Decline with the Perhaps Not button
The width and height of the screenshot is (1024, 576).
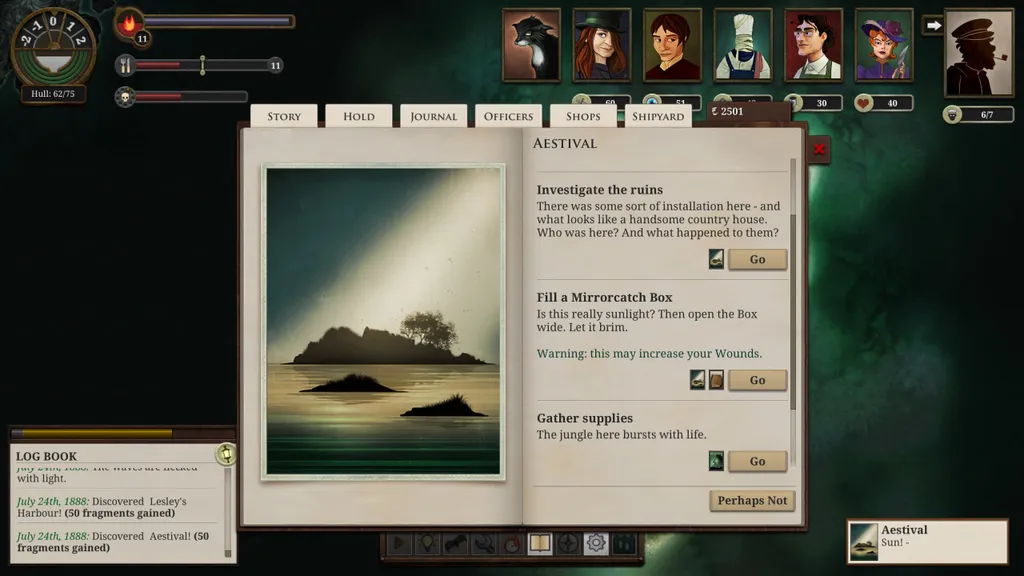tap(752, 500)
